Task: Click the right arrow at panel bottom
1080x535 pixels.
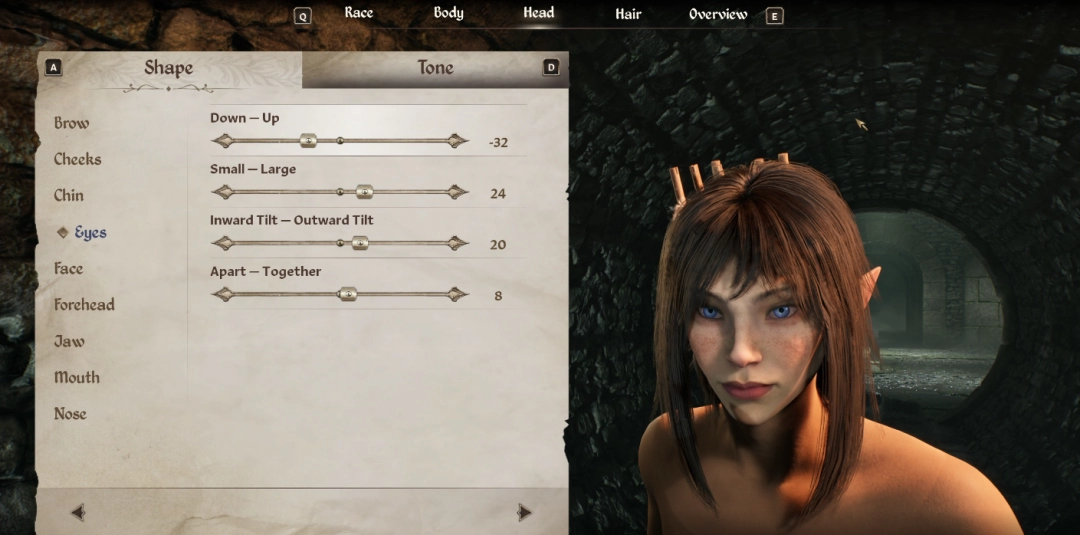Action: coord(524,512)
